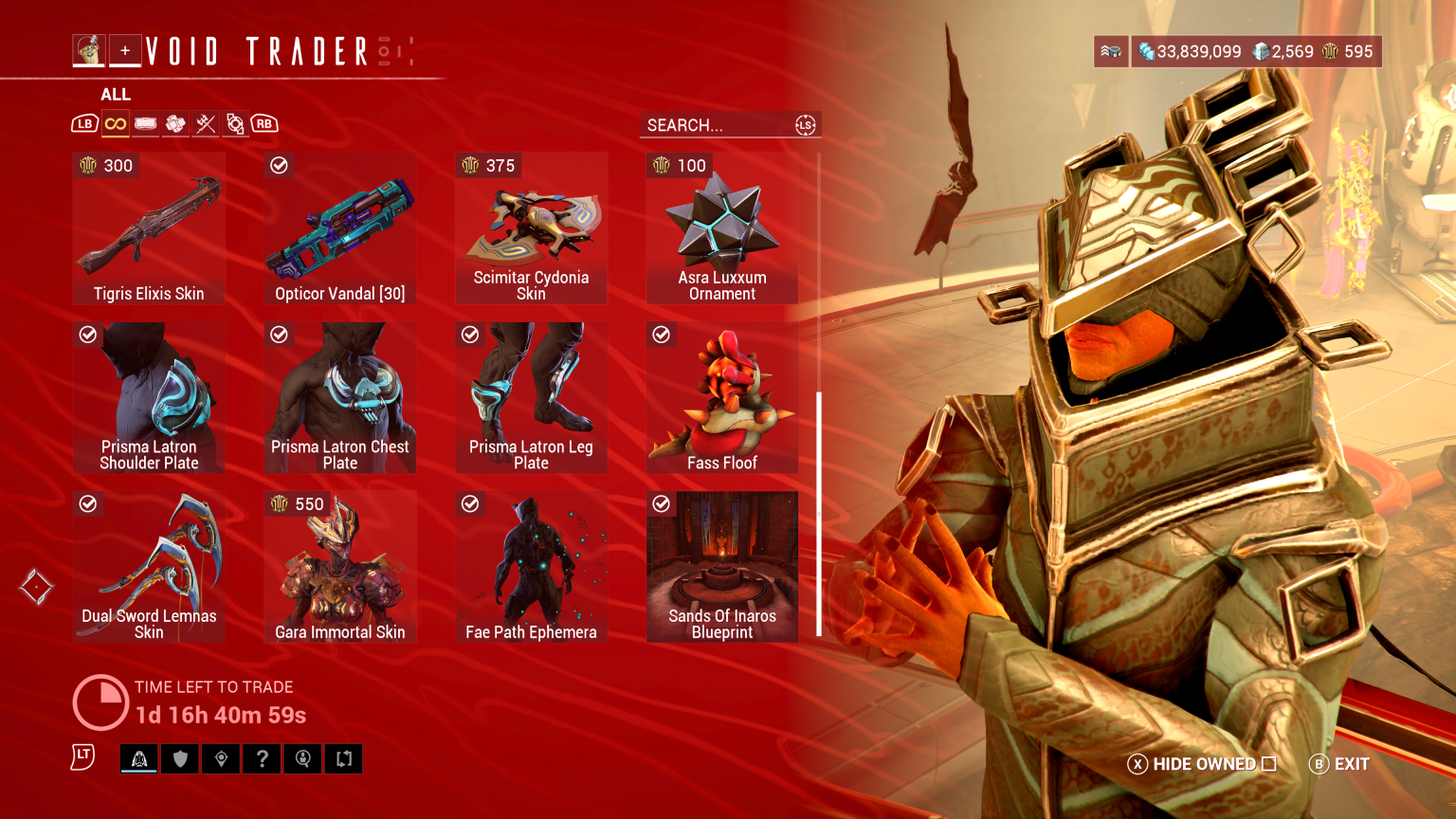Screen dimensions: 1456x819
Task: Exit the Void Trader screen
Action: point(1338,764)
